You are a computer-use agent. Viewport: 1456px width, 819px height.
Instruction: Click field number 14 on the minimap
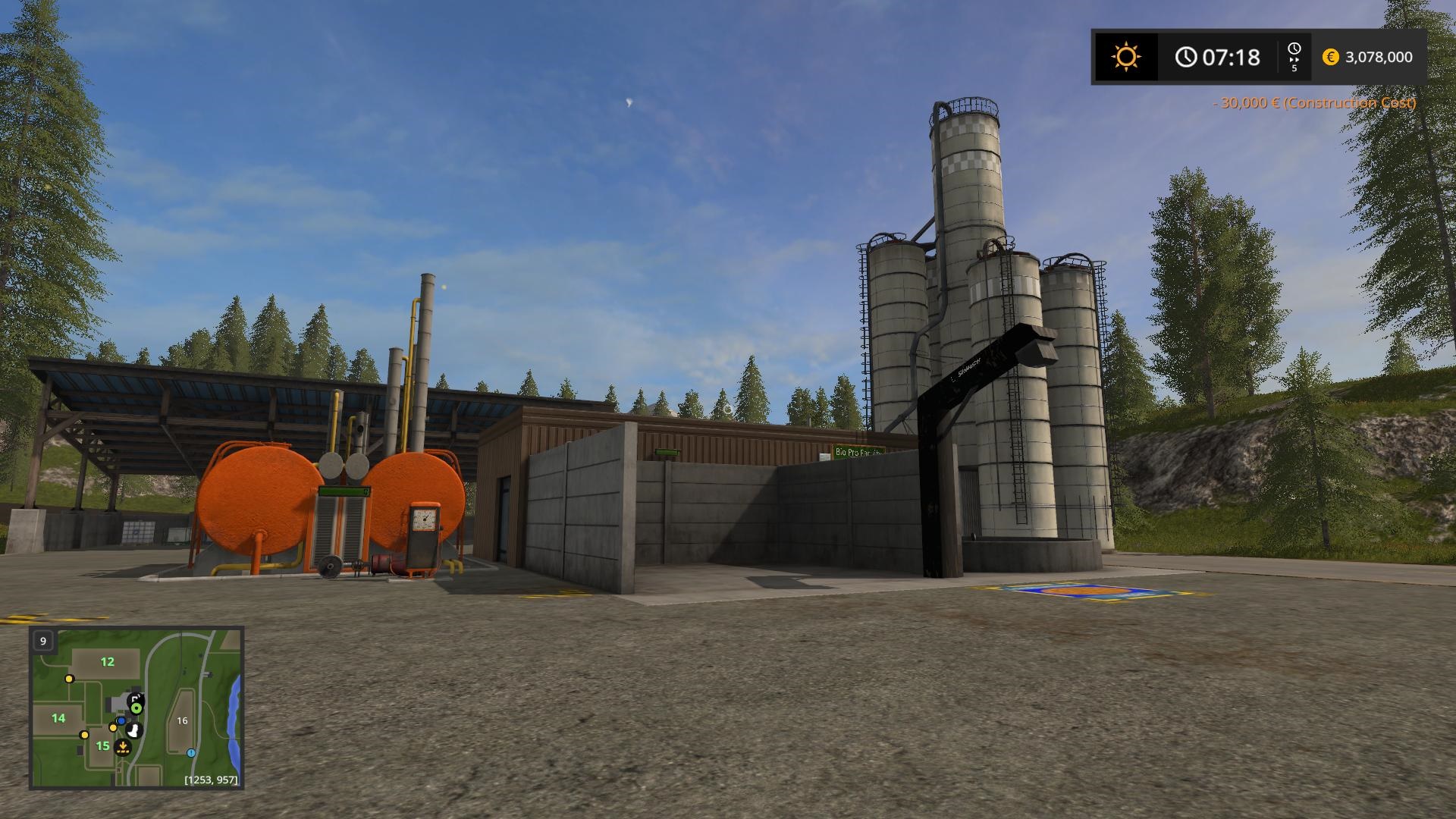[x=58, y=718]
